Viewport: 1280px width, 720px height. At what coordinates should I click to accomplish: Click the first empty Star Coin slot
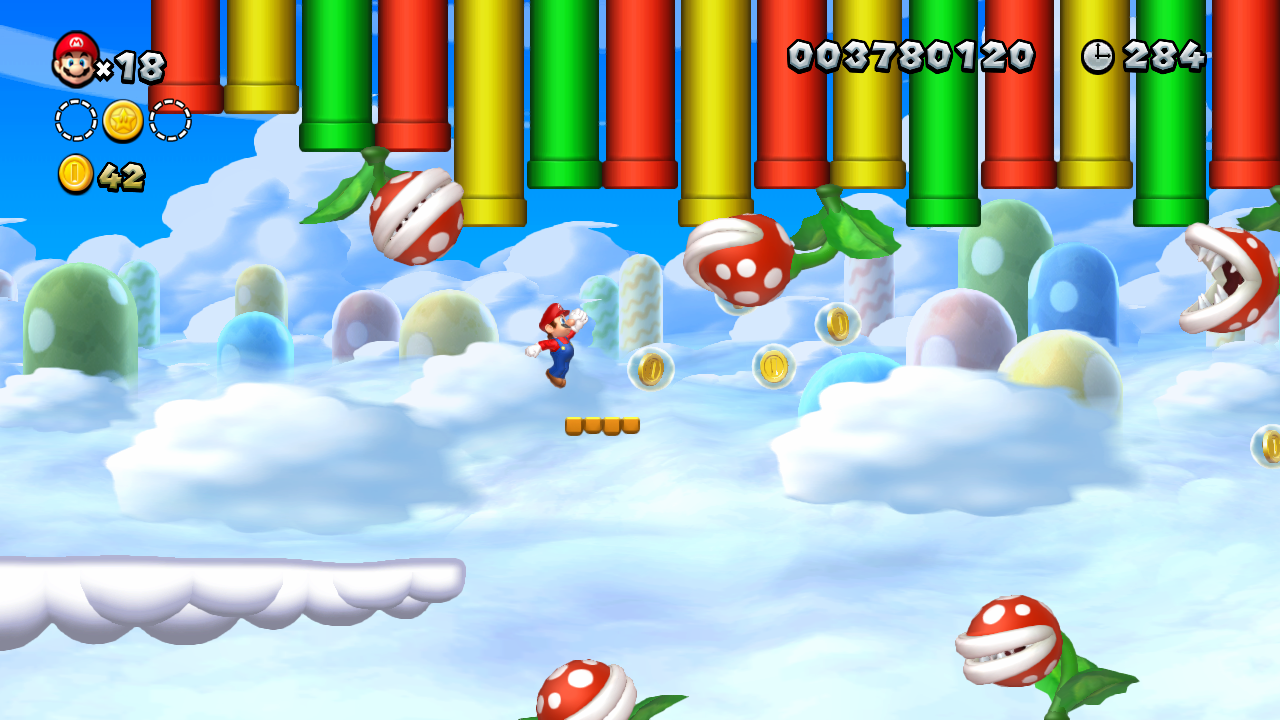(x=75, y=118)
